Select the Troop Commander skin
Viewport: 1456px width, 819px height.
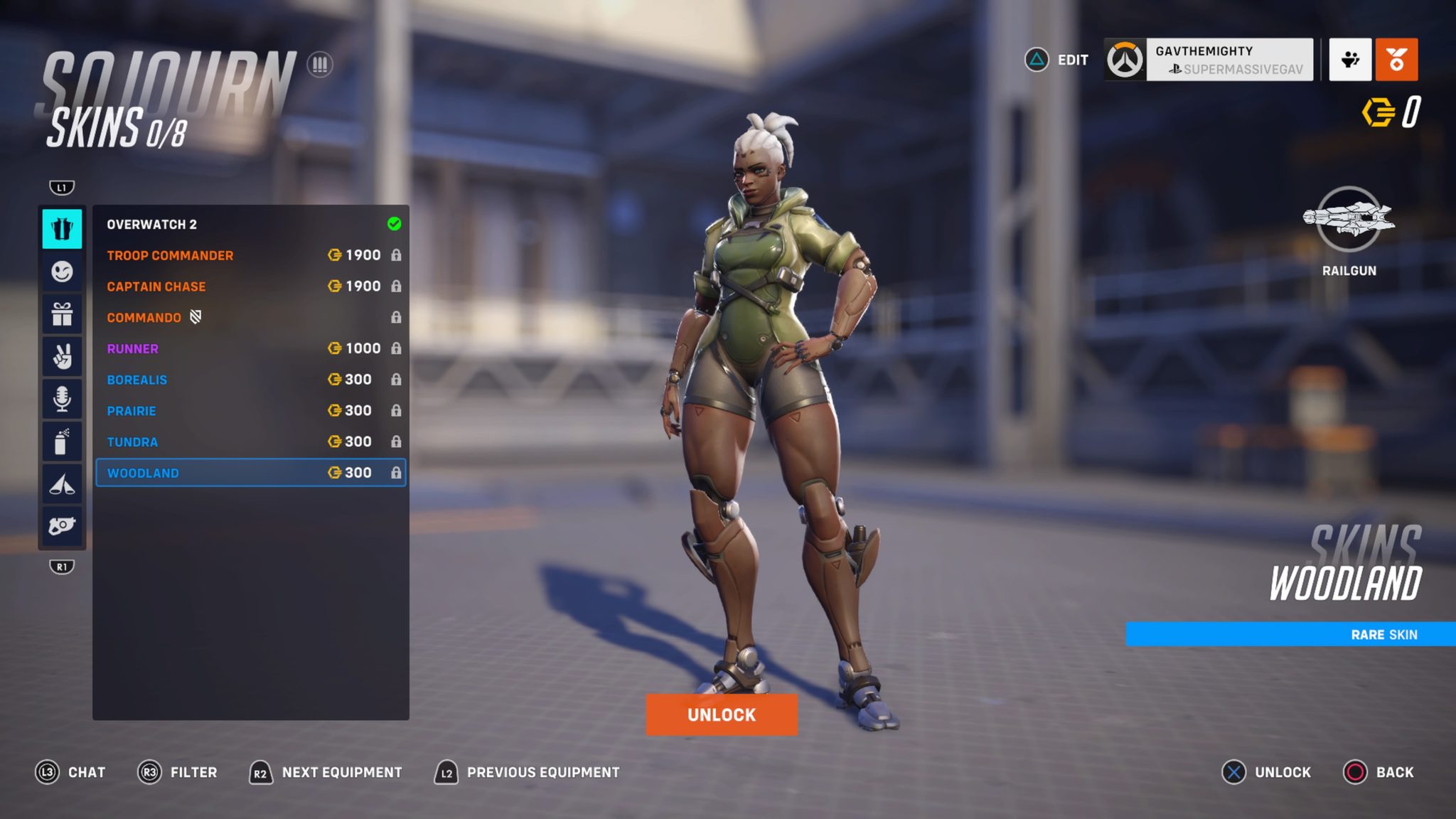click(170, 255)
